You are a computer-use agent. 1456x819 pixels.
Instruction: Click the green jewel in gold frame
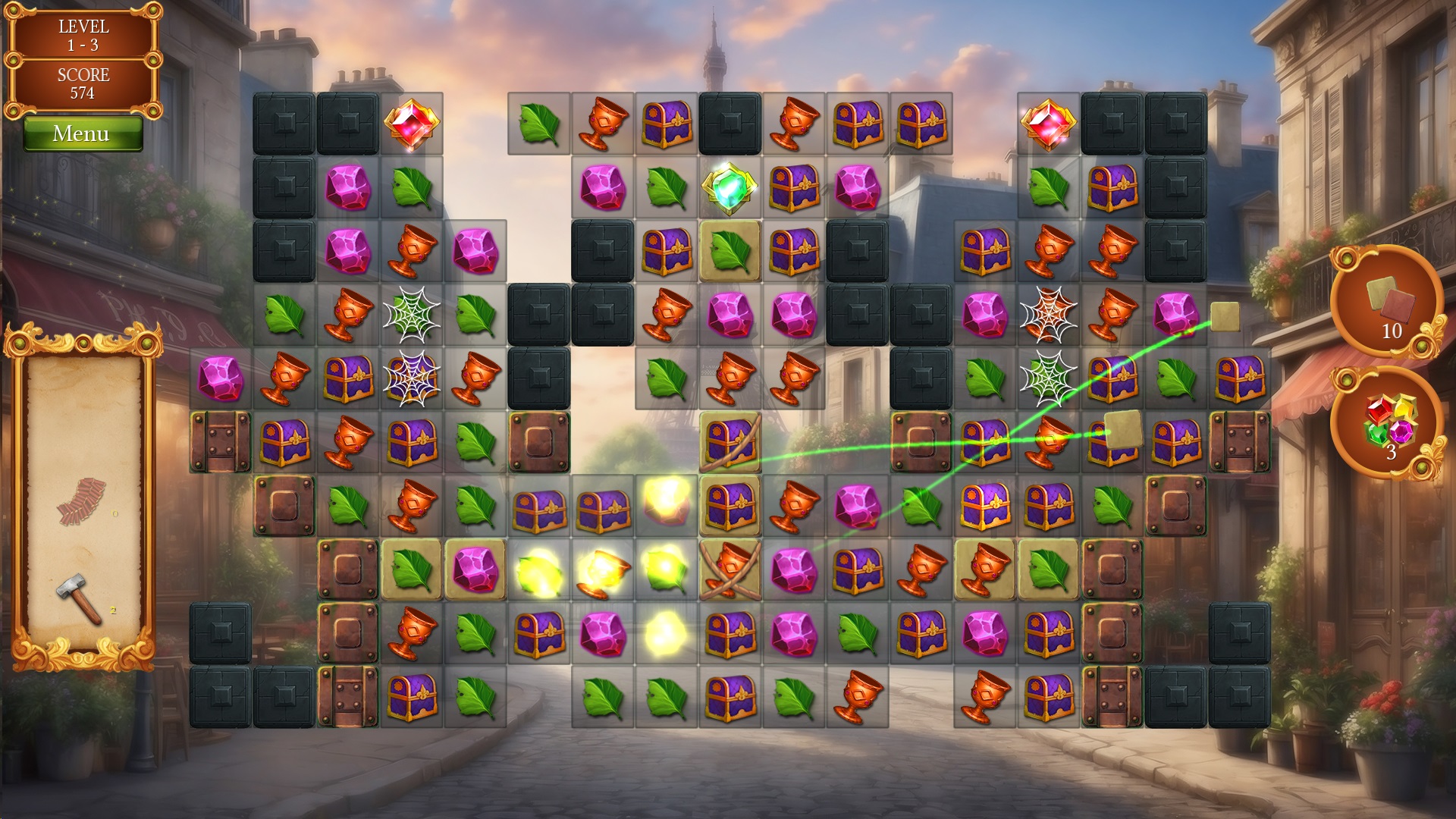[730, 187]
